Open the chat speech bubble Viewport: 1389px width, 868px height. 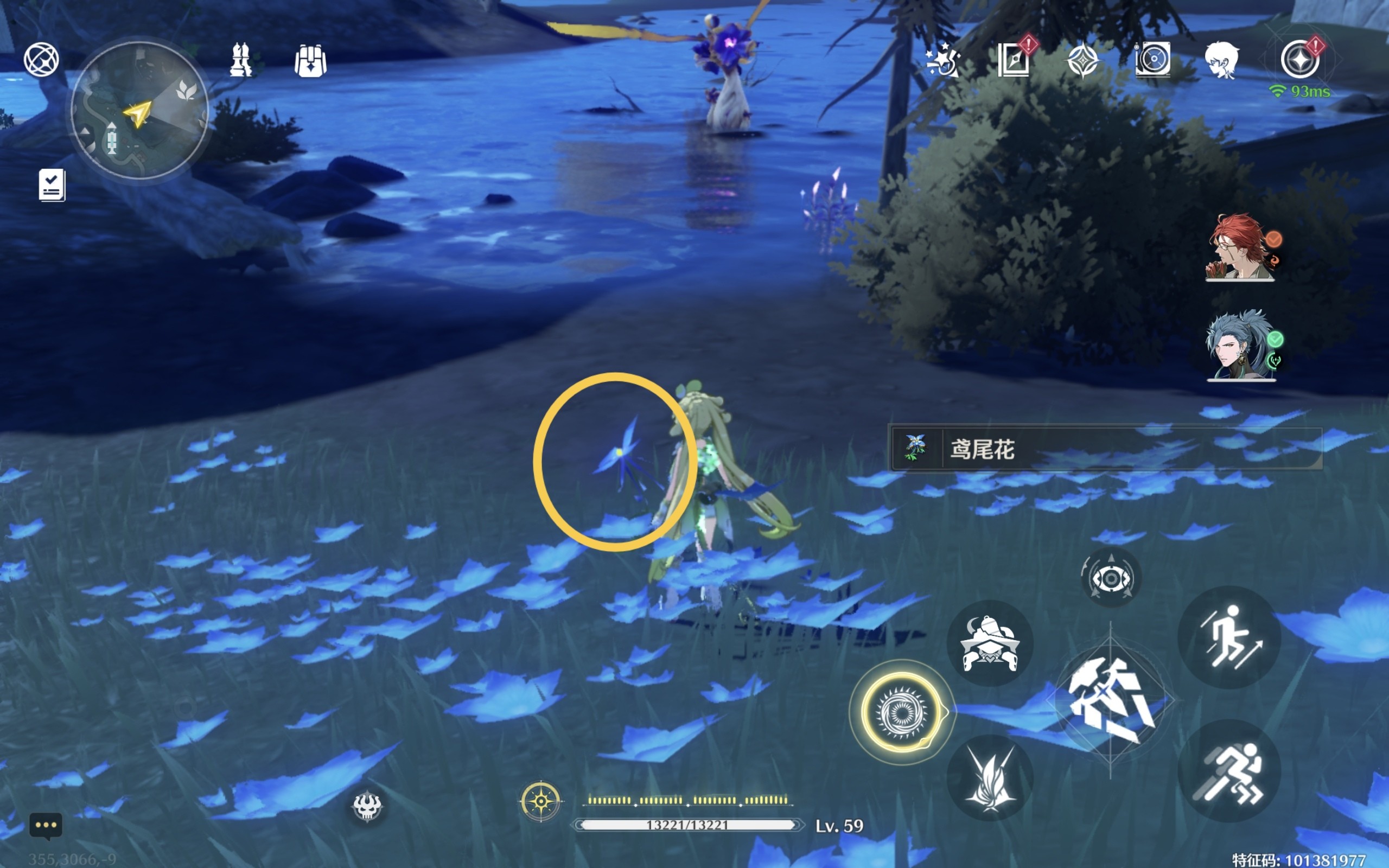click(46, 826)
